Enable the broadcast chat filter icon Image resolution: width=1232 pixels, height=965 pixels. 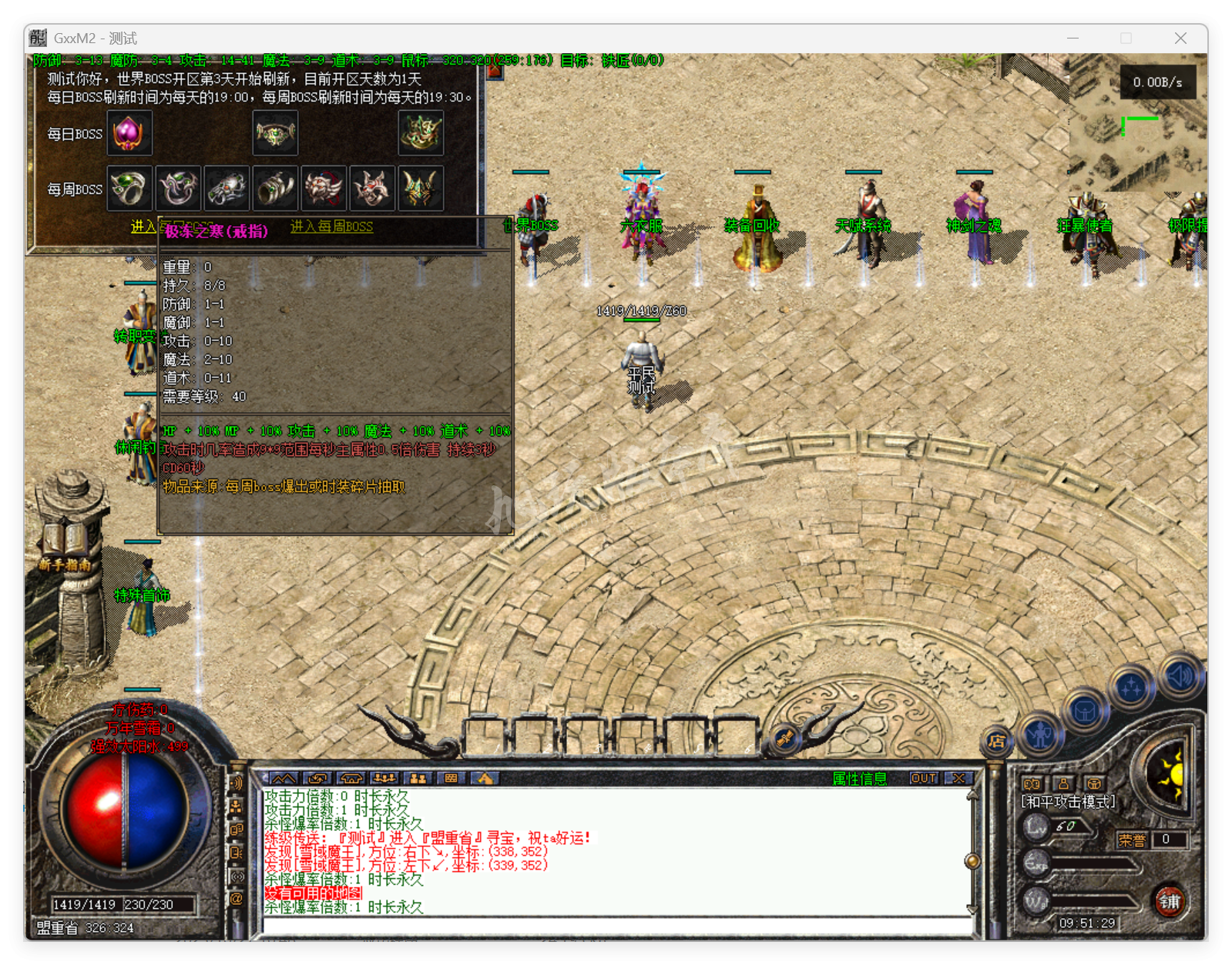click(237, 876)
